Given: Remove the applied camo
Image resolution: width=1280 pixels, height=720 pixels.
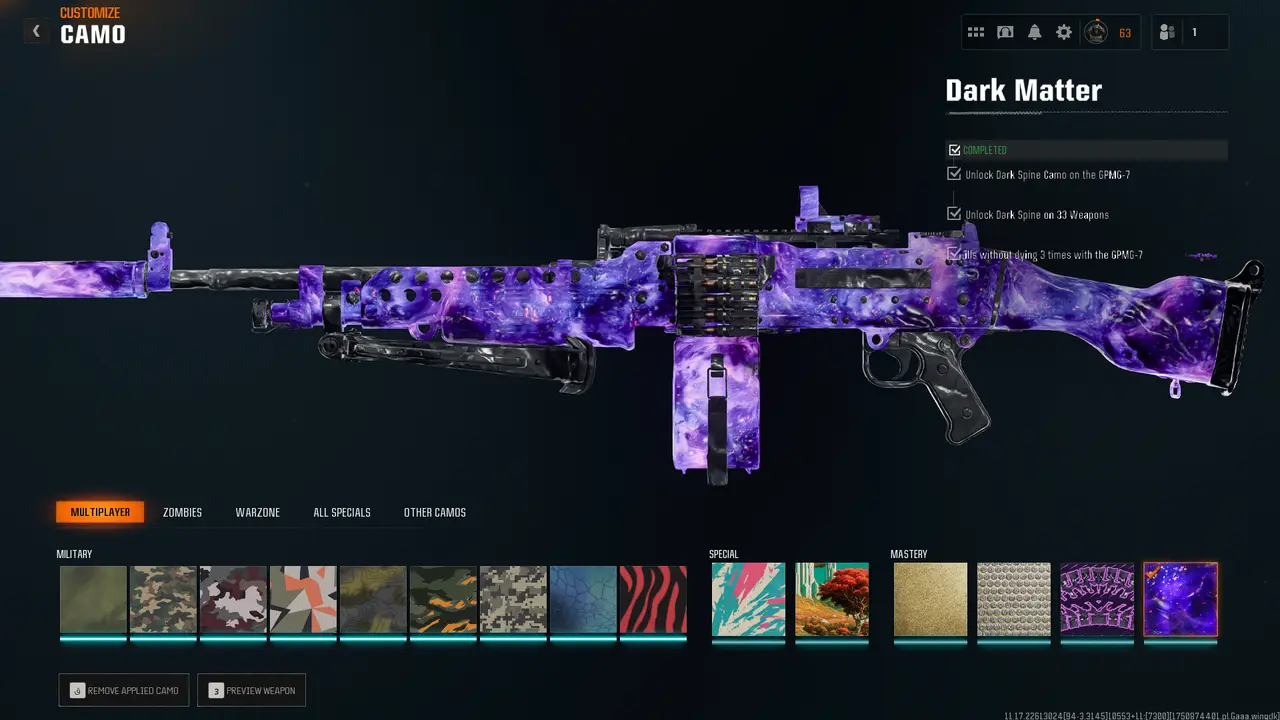Looking at the screenshot, I should click(x=123, y=690).
